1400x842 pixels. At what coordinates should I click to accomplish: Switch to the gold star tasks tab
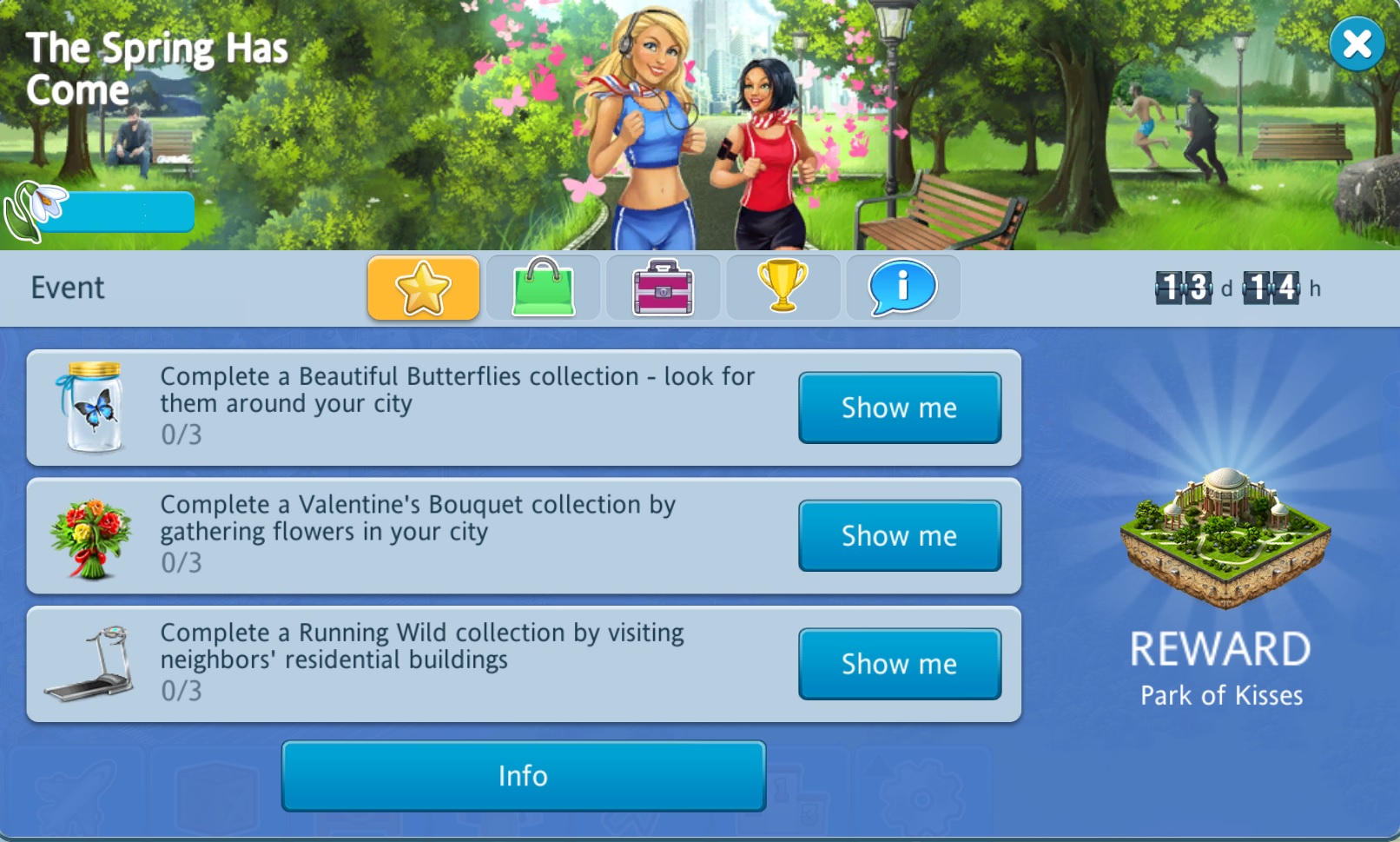click(x=424, y=288)
